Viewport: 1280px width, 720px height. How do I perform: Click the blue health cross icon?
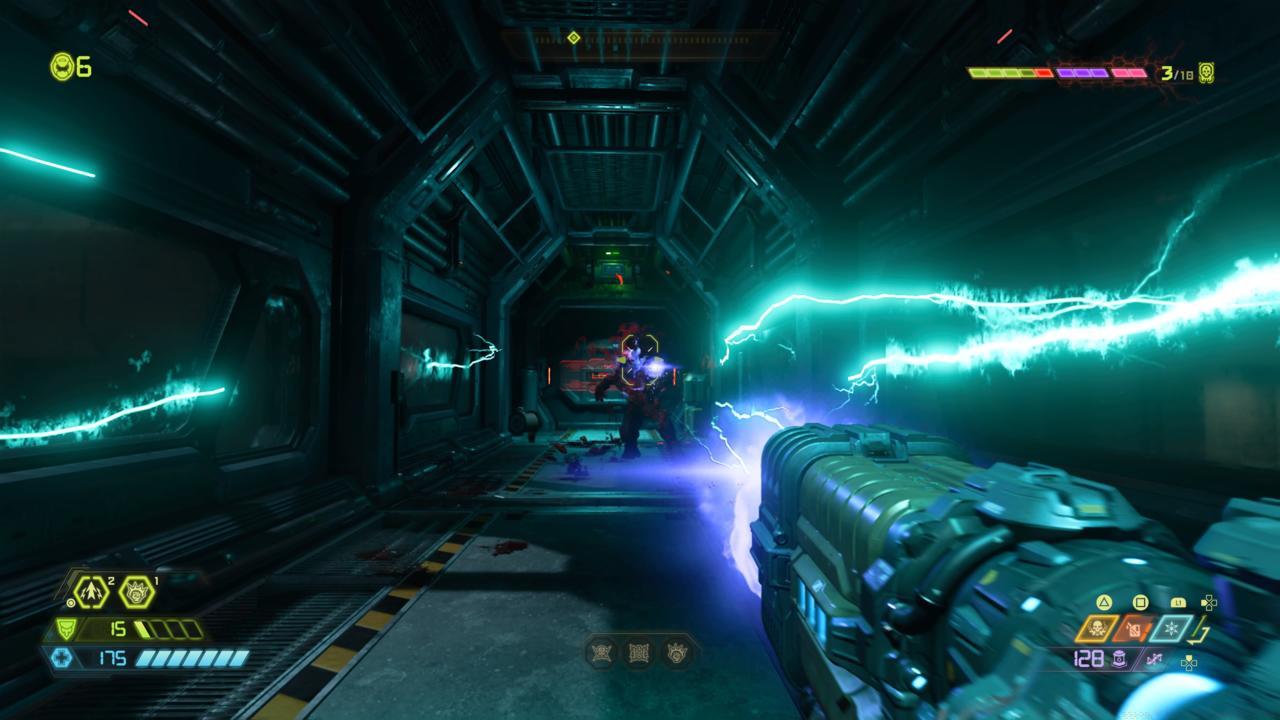[x=59, y=658]
